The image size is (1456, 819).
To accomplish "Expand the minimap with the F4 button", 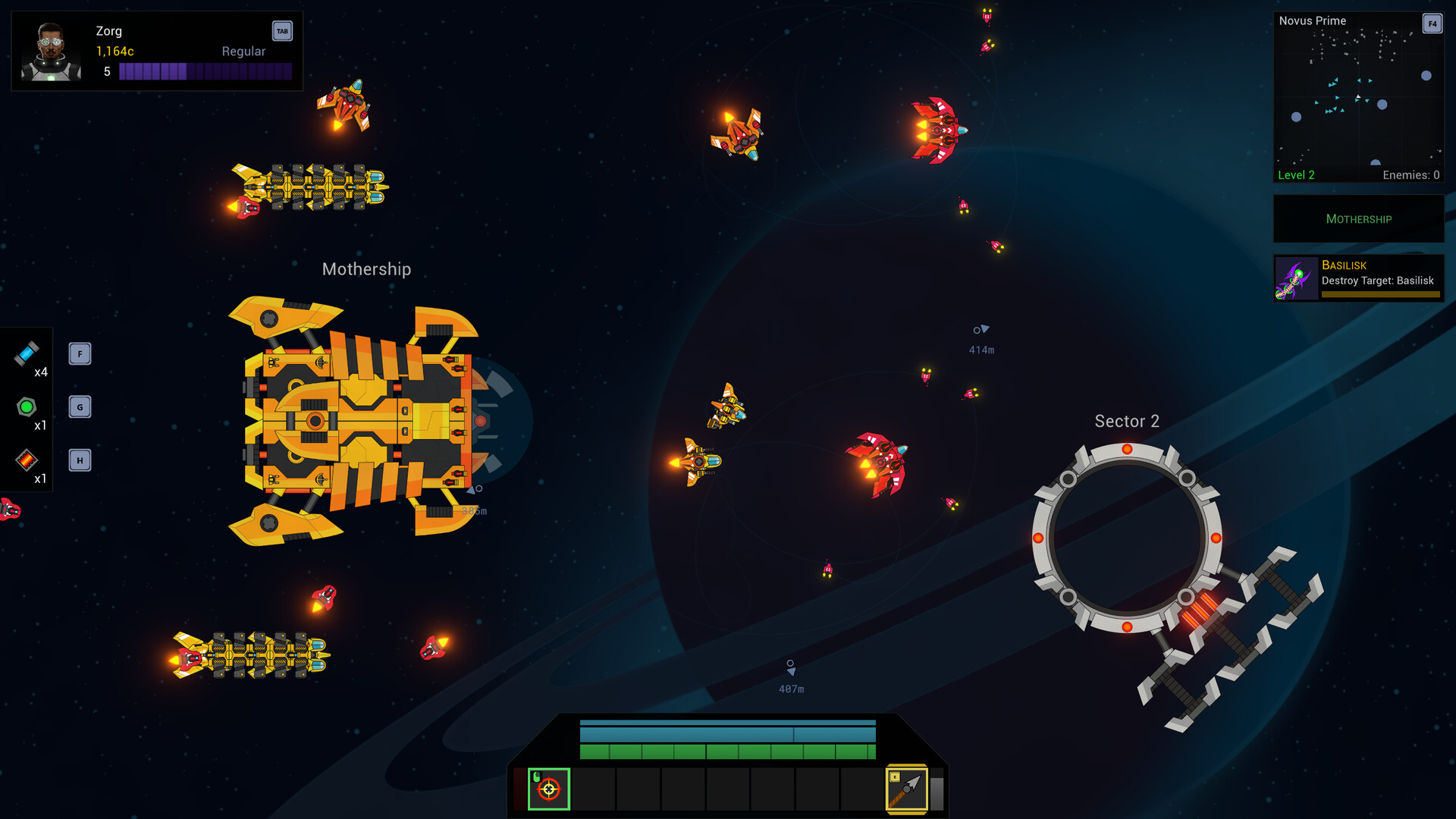I will [x=1432, y=24].
